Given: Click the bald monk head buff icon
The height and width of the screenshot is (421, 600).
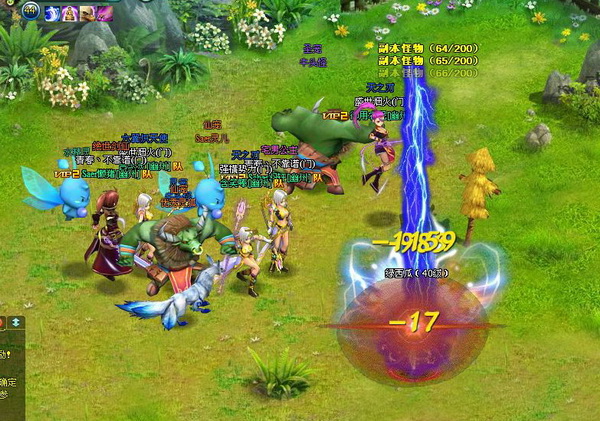Looking at the screenshot, I should click(87, 13).
